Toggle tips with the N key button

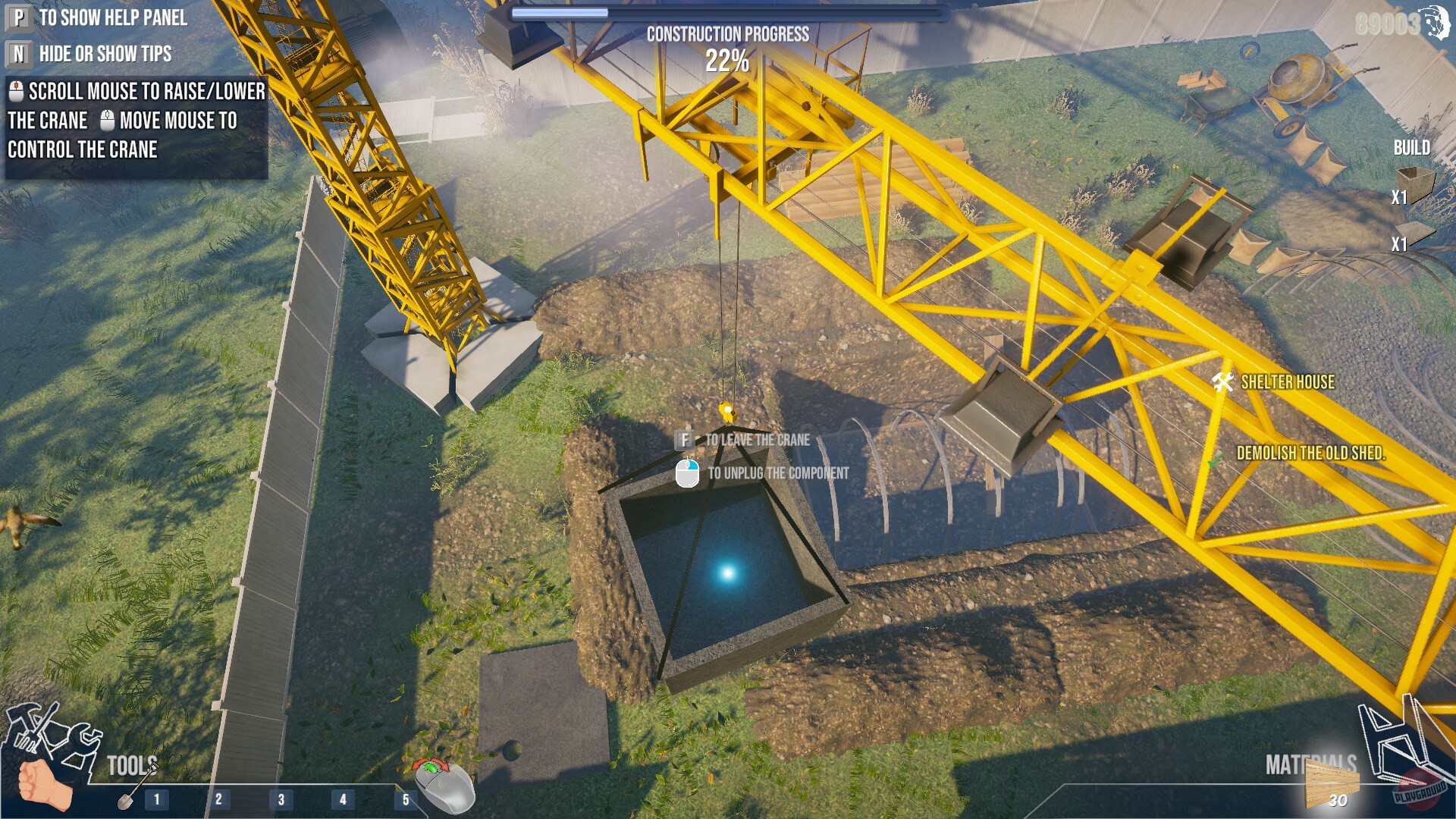tap(18, 55)
